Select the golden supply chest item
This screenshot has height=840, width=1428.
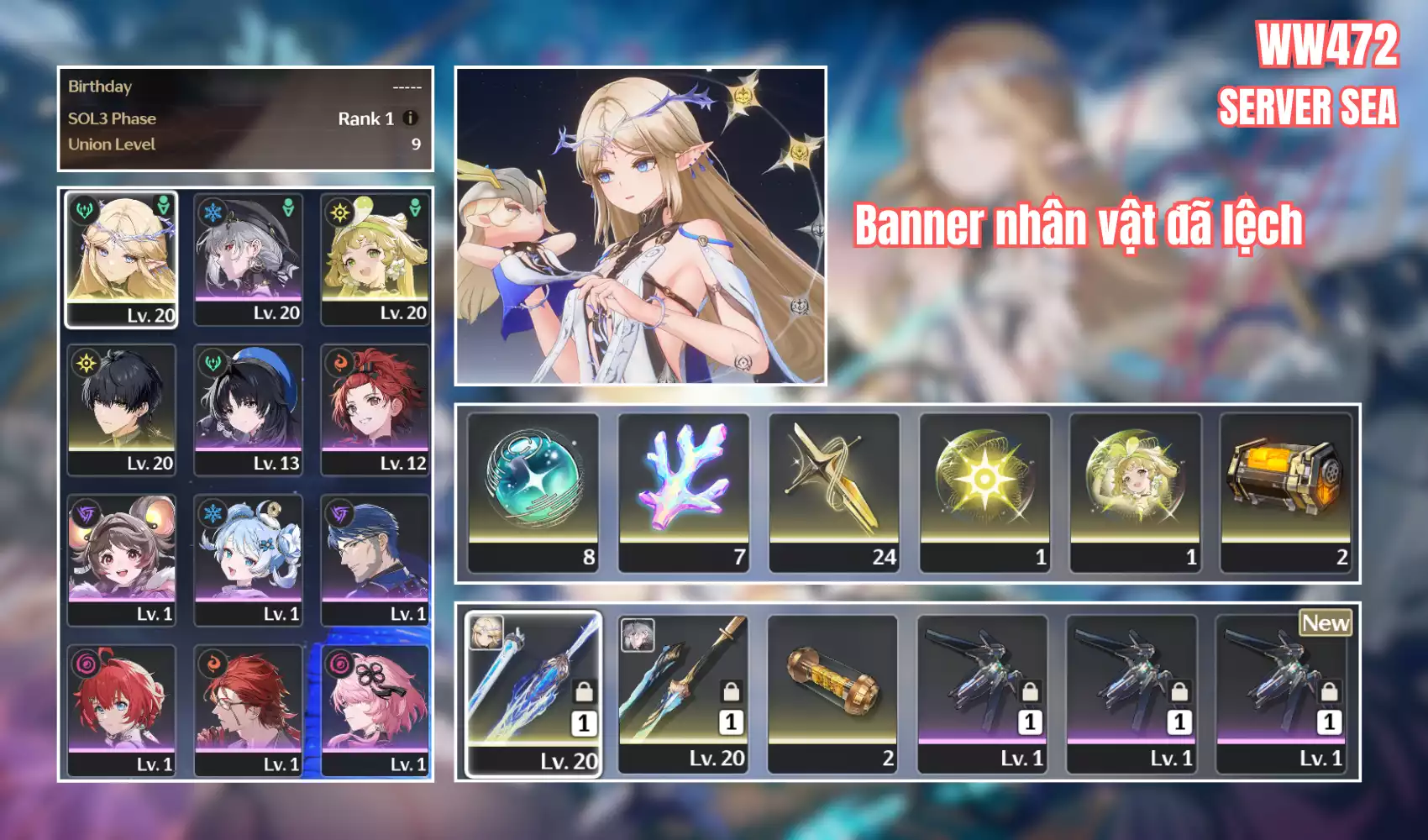pyautogui.click(x=1285, y=492)
